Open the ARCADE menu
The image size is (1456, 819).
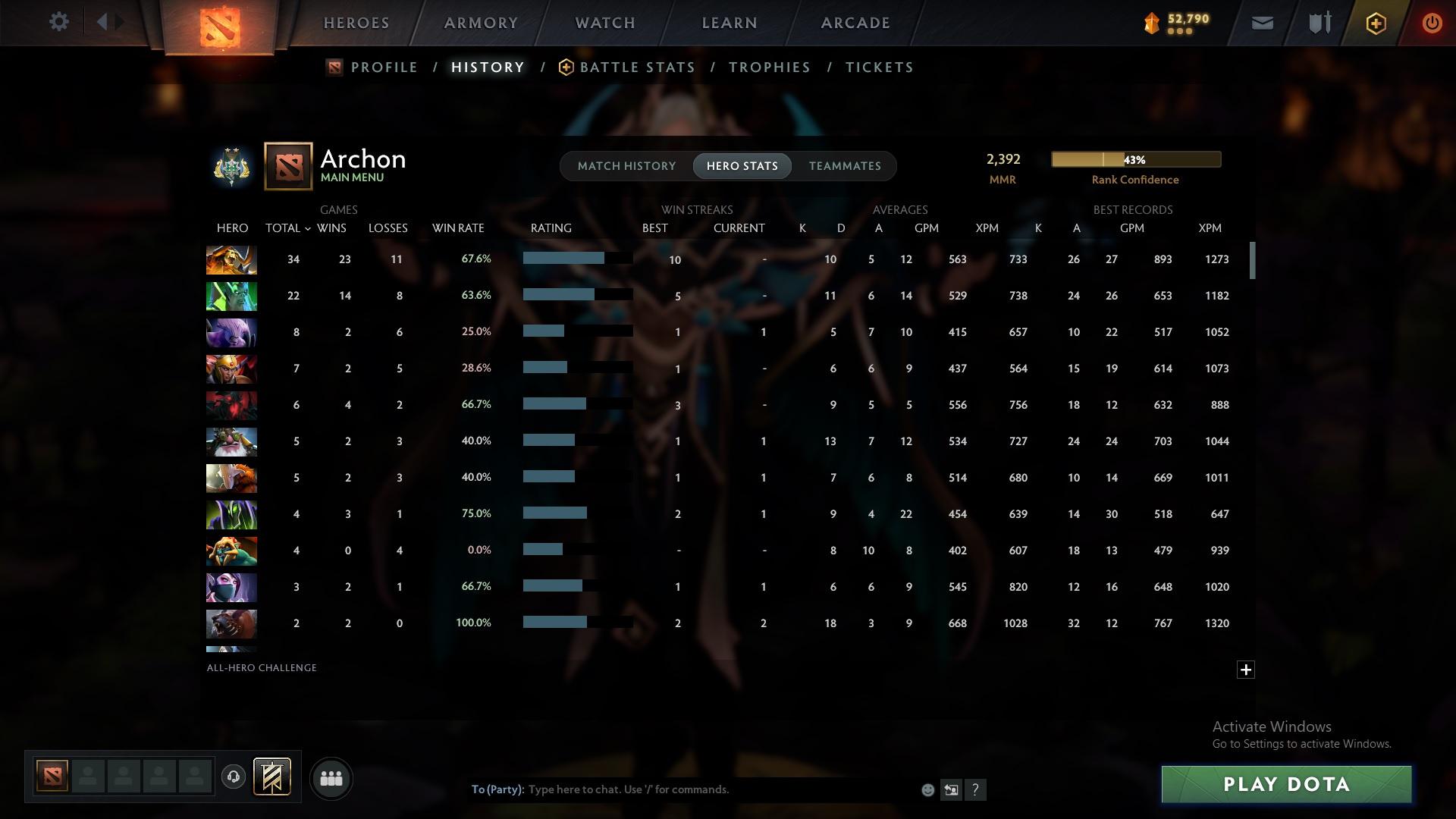click(x=855, y=23)
